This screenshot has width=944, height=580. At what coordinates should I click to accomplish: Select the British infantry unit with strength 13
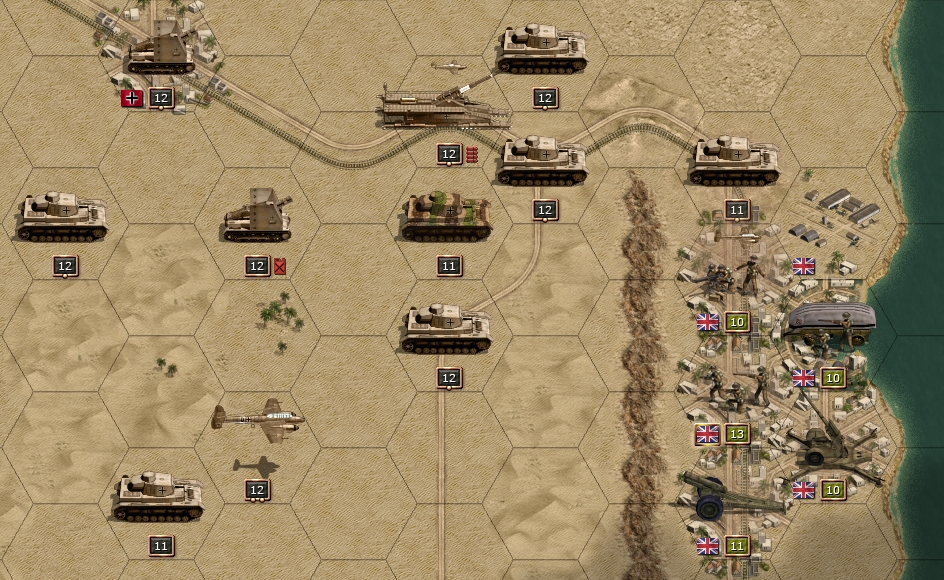737,387
